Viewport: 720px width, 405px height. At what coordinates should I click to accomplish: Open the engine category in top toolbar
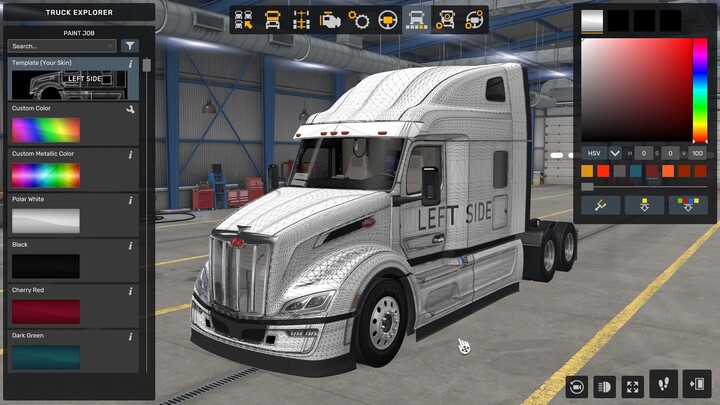[329, 19]
